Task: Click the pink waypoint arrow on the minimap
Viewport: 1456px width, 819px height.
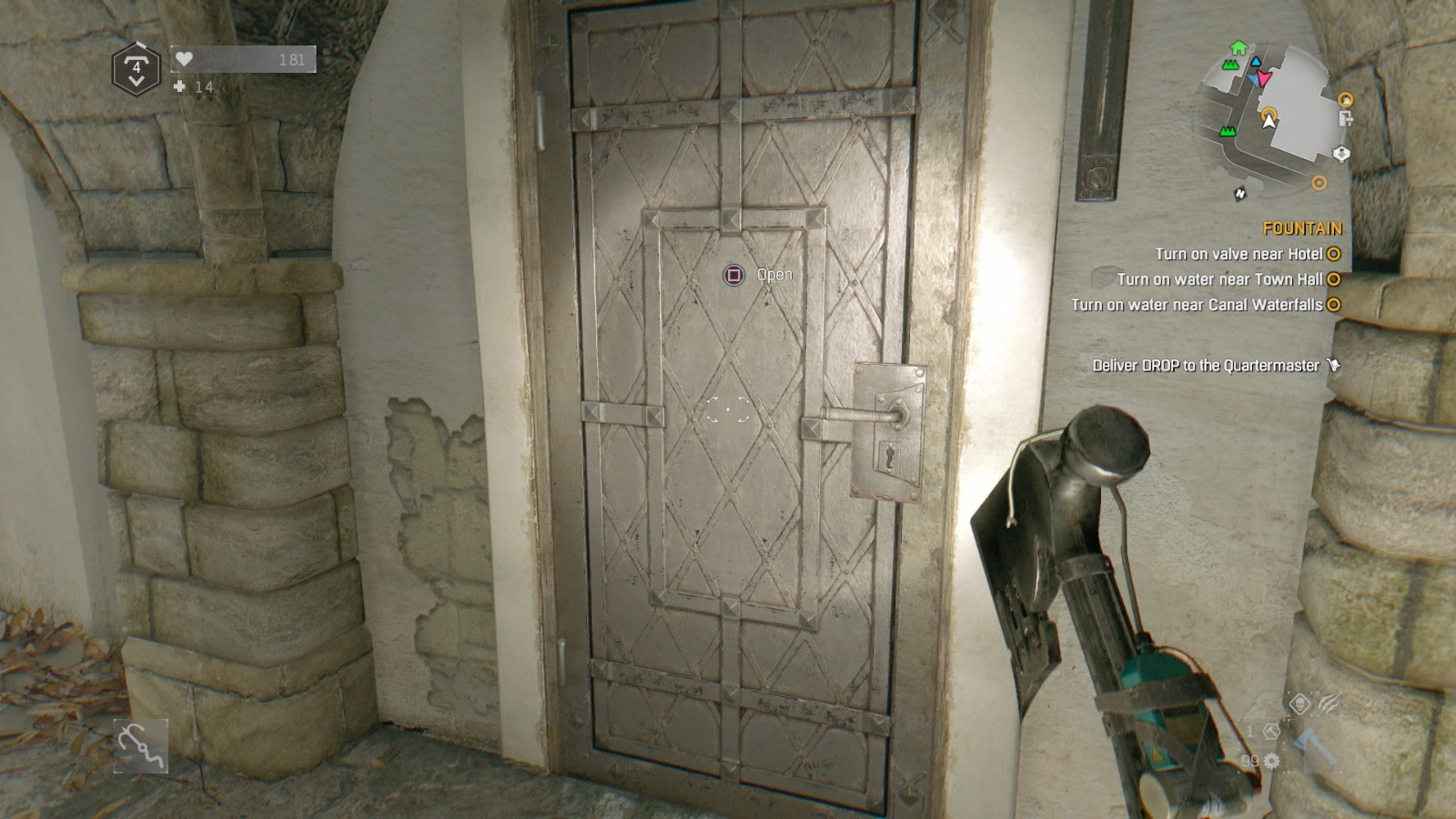Action: (x=1264, y=78)
